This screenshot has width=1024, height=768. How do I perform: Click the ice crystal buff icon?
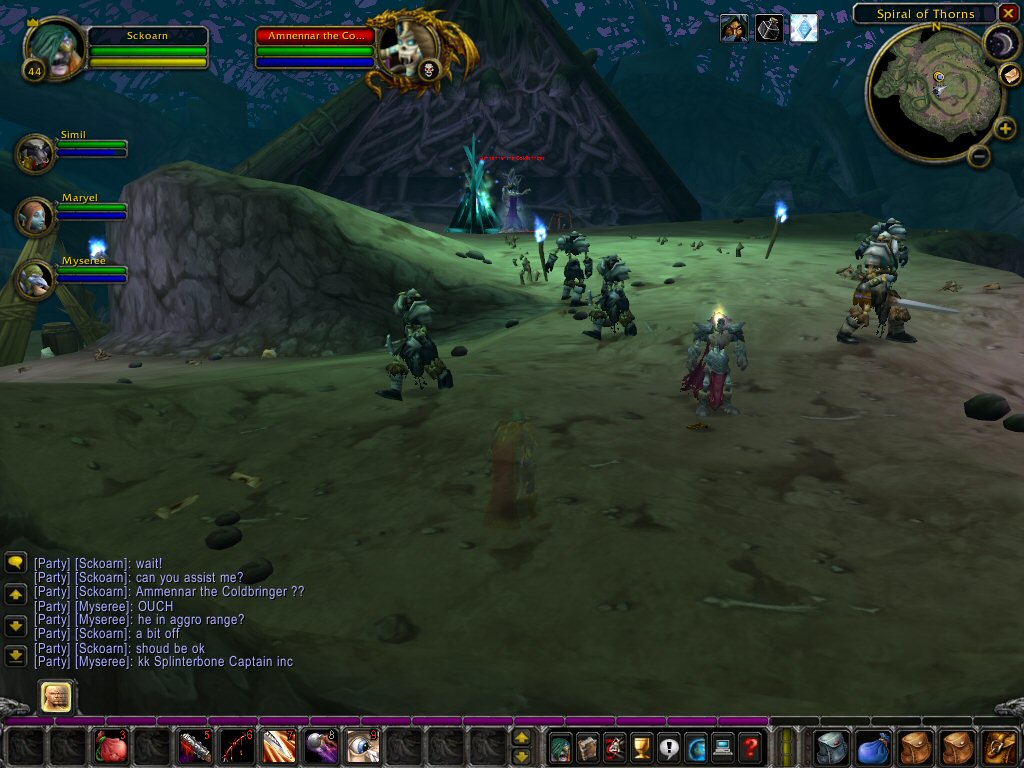804,28
